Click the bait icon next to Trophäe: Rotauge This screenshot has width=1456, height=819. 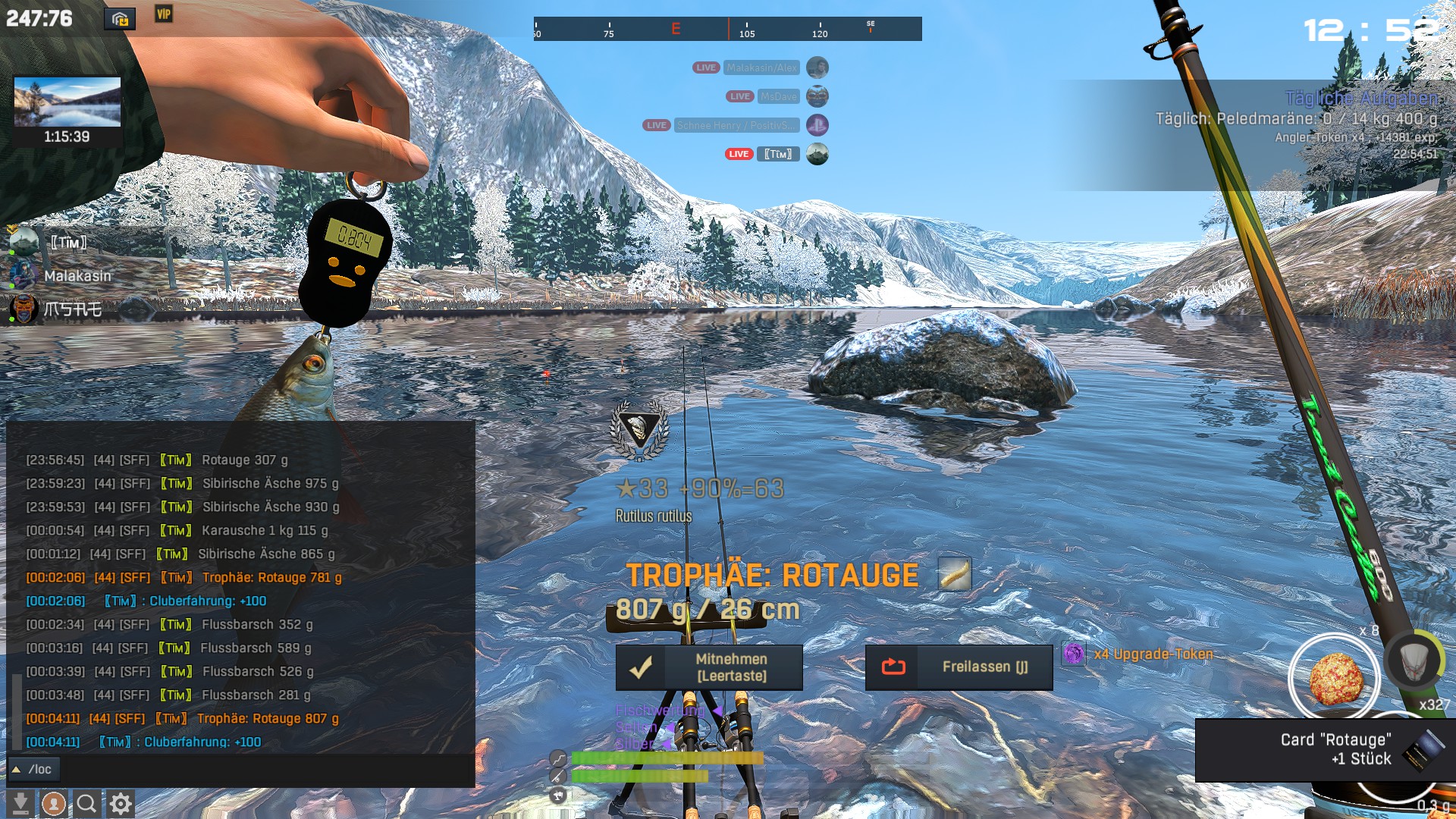pyautogui.click(x=954, y=574)
